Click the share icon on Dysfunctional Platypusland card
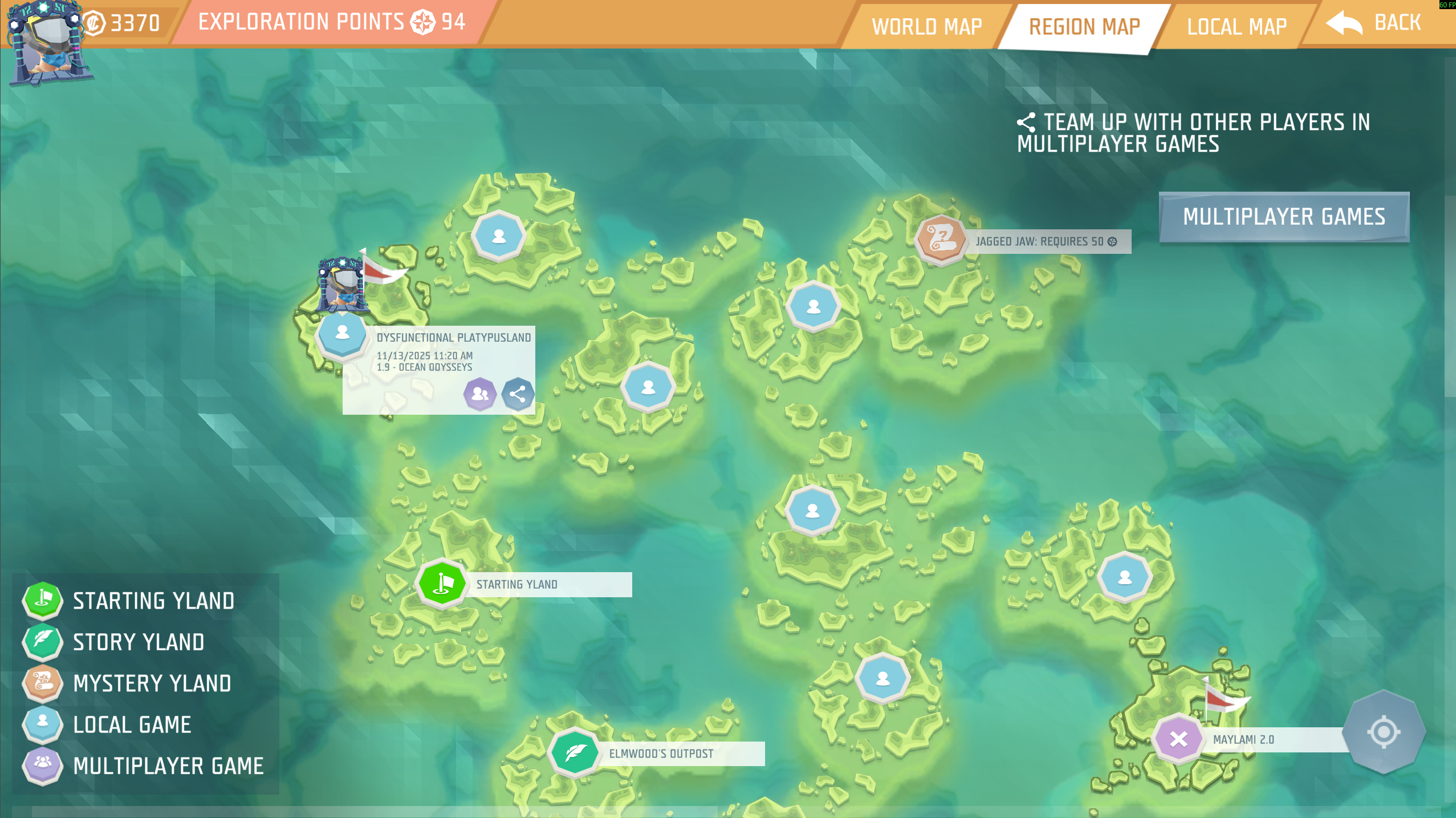1456x818 pixels. (518, 393)
